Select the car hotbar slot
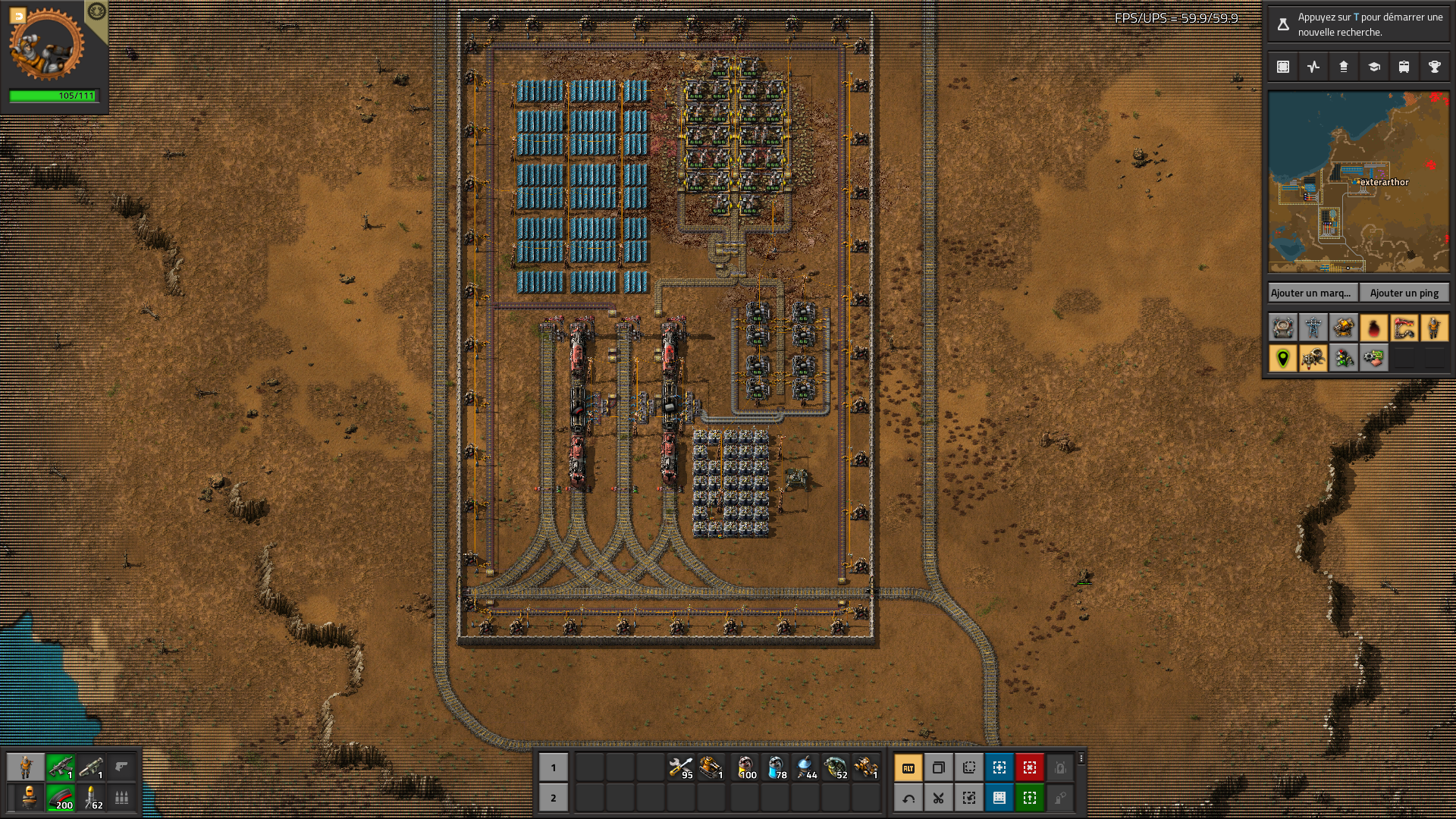Viewport: 1456px width, 819px height. click(866, 767)
